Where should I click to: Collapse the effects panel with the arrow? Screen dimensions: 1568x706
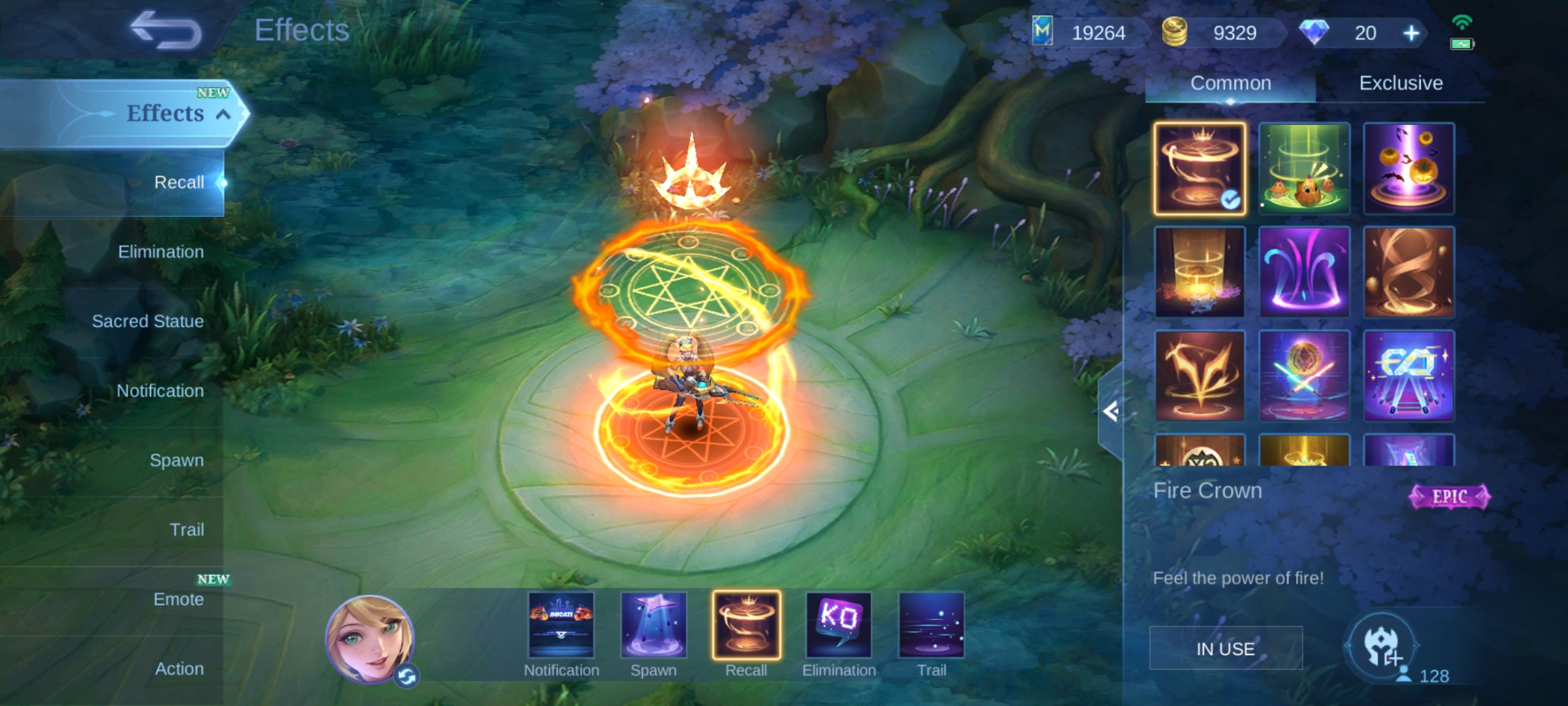point(1111,411)
